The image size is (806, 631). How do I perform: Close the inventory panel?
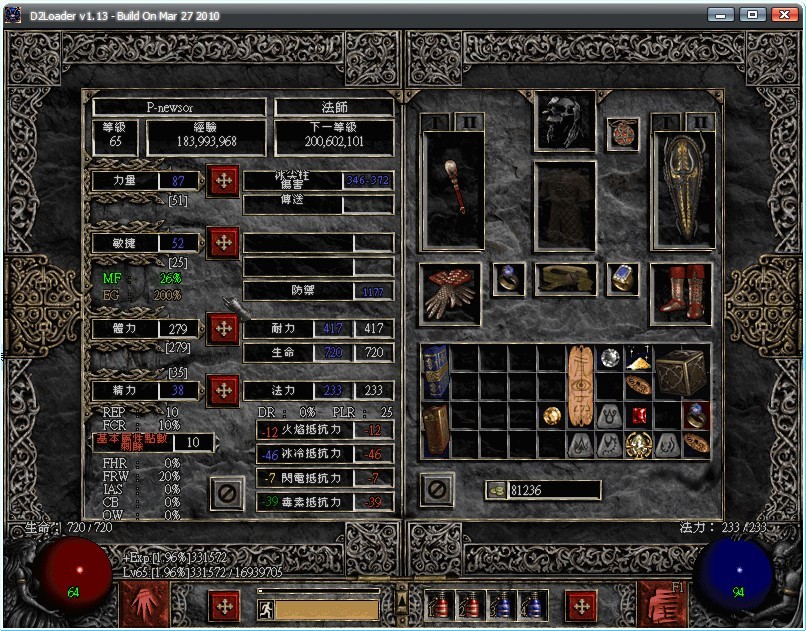coord(437,490)
